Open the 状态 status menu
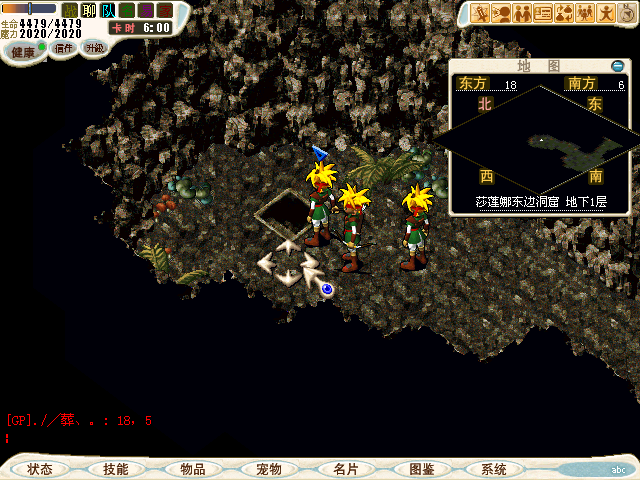This screenshot has width=640, height=480. click(x=40, y=469)
